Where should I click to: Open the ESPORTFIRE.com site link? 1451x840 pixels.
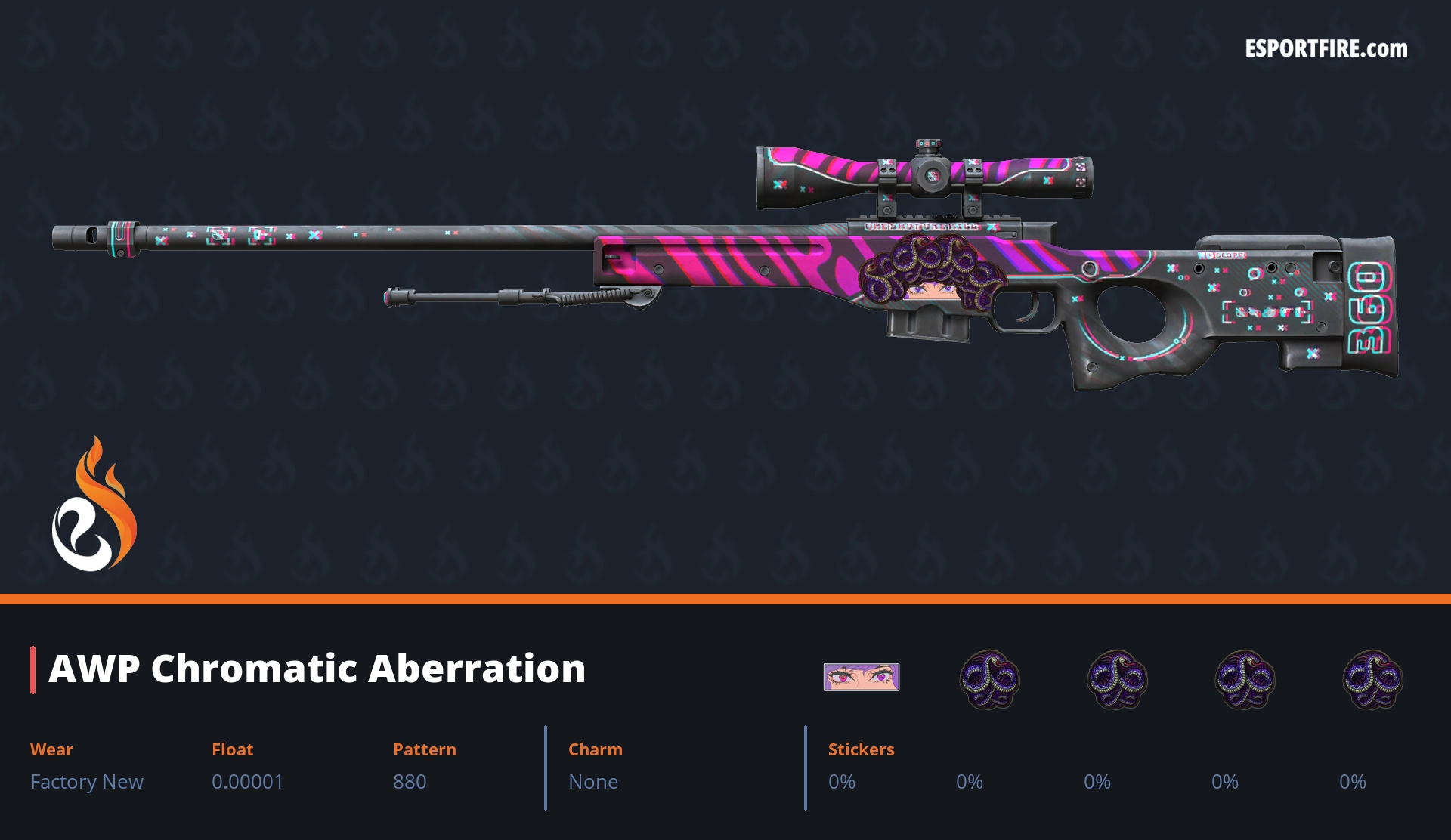tap(1326, 49)
